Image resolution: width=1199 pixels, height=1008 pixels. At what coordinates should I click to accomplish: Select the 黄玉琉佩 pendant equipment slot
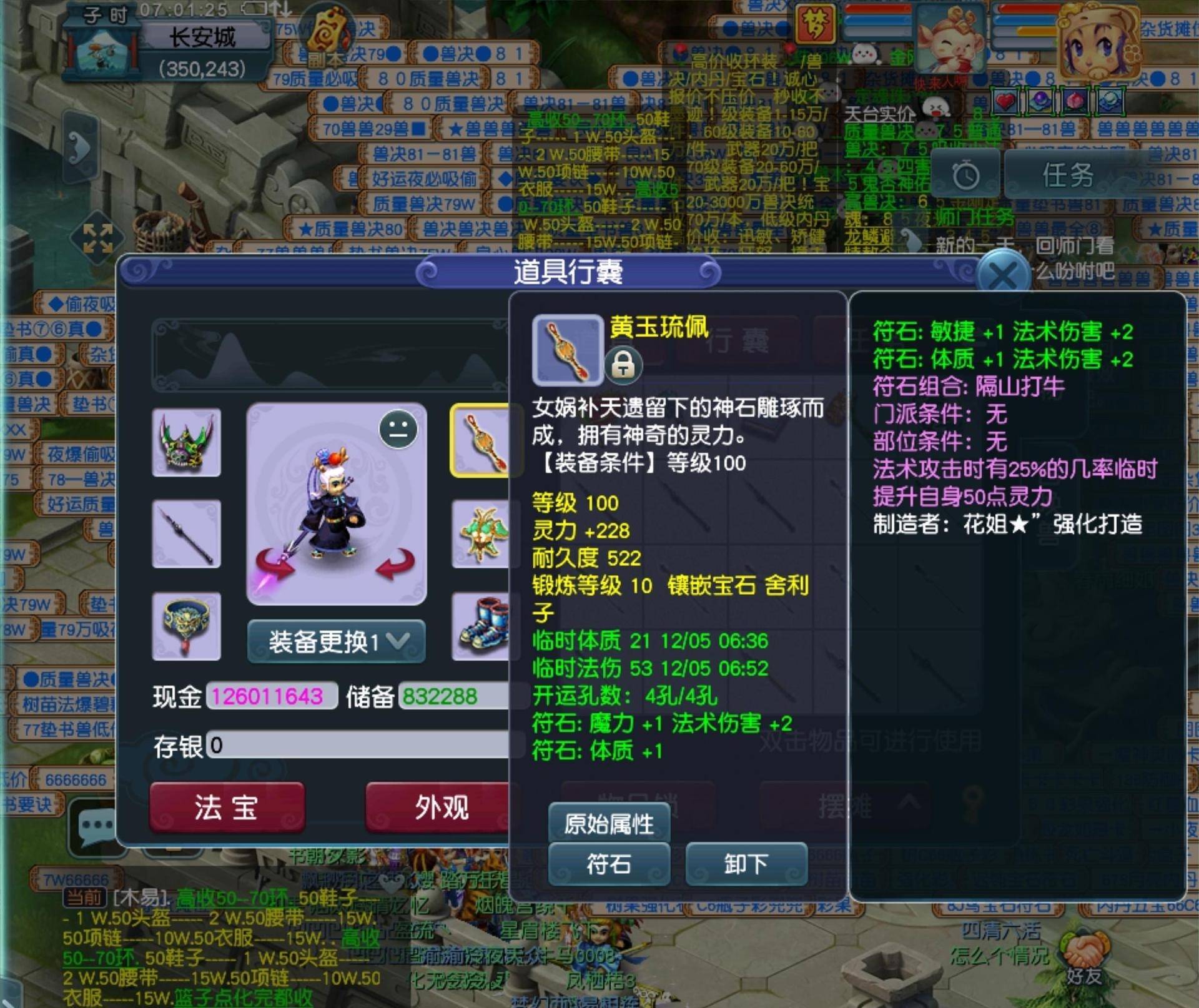481,441
